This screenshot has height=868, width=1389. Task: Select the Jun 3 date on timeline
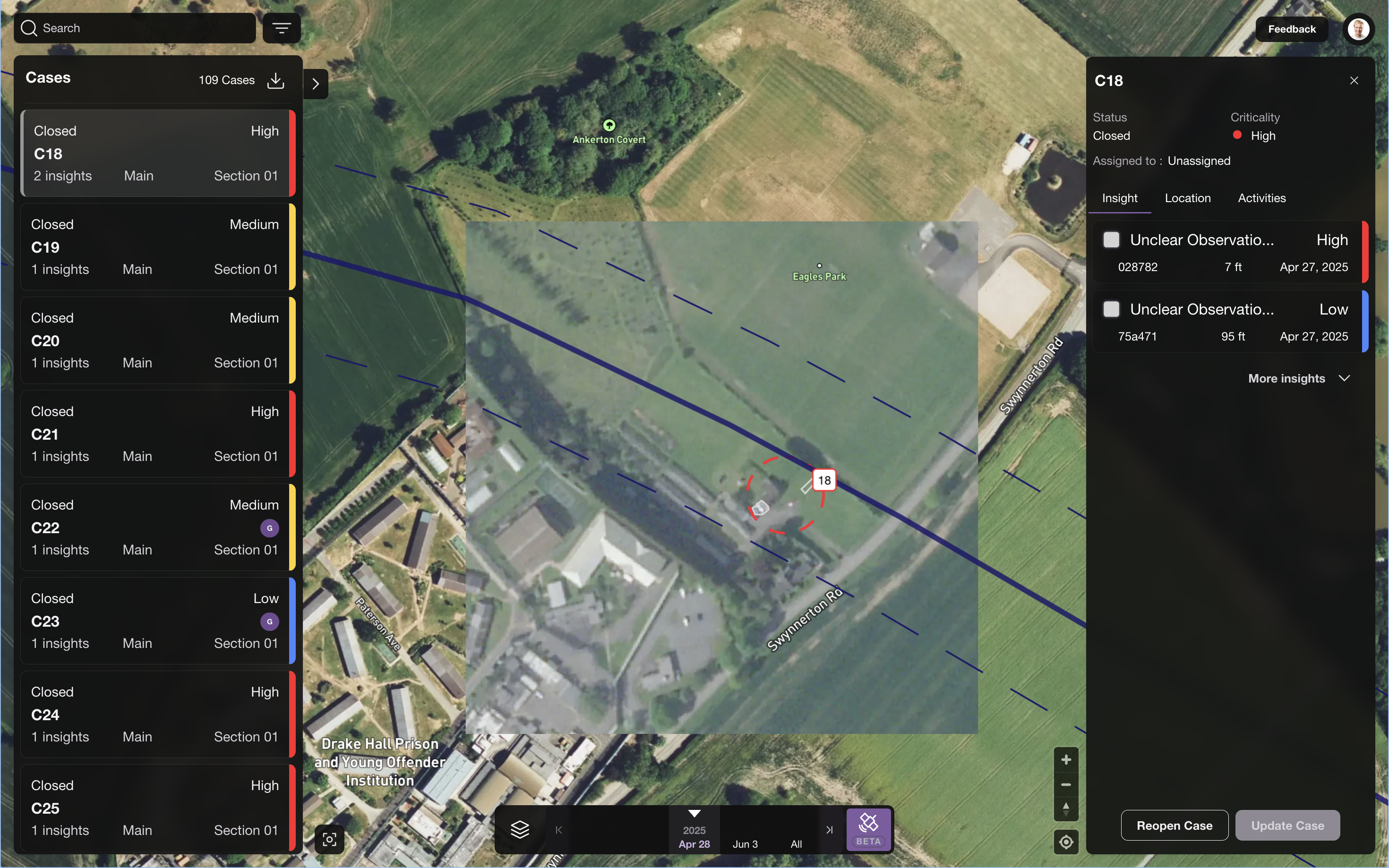click(x=745, y=844)
